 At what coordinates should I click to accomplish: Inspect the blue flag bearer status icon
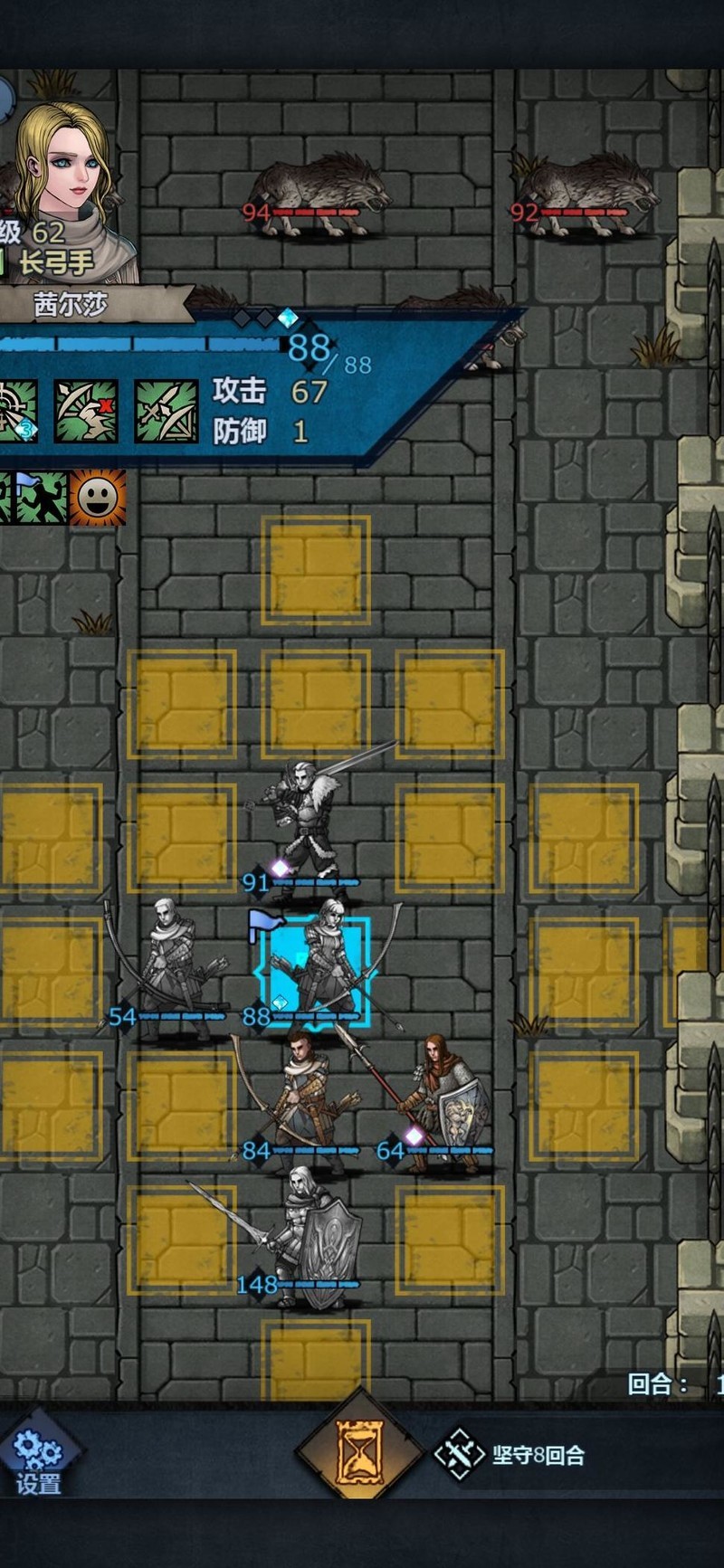coord(41,497)
